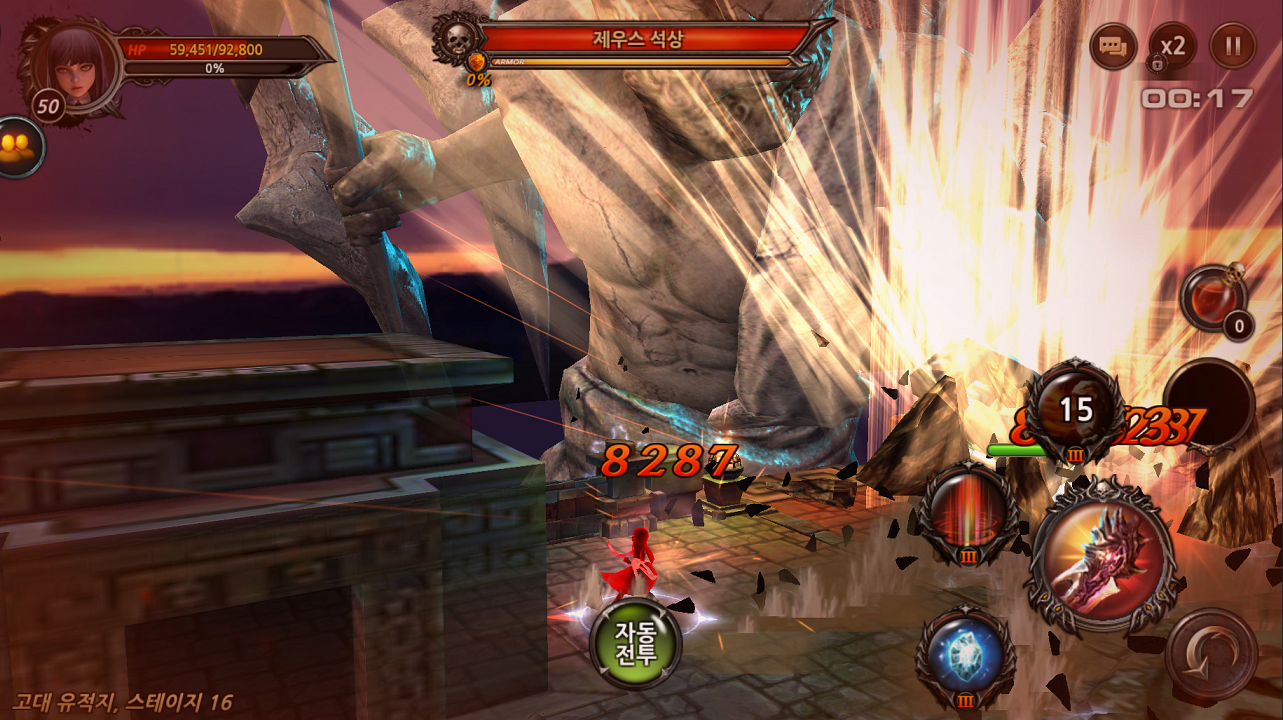The height and width of the screenshot is (720, 1283).
Task: Attack with the main claw weapon button
Action: (1102, 555)
